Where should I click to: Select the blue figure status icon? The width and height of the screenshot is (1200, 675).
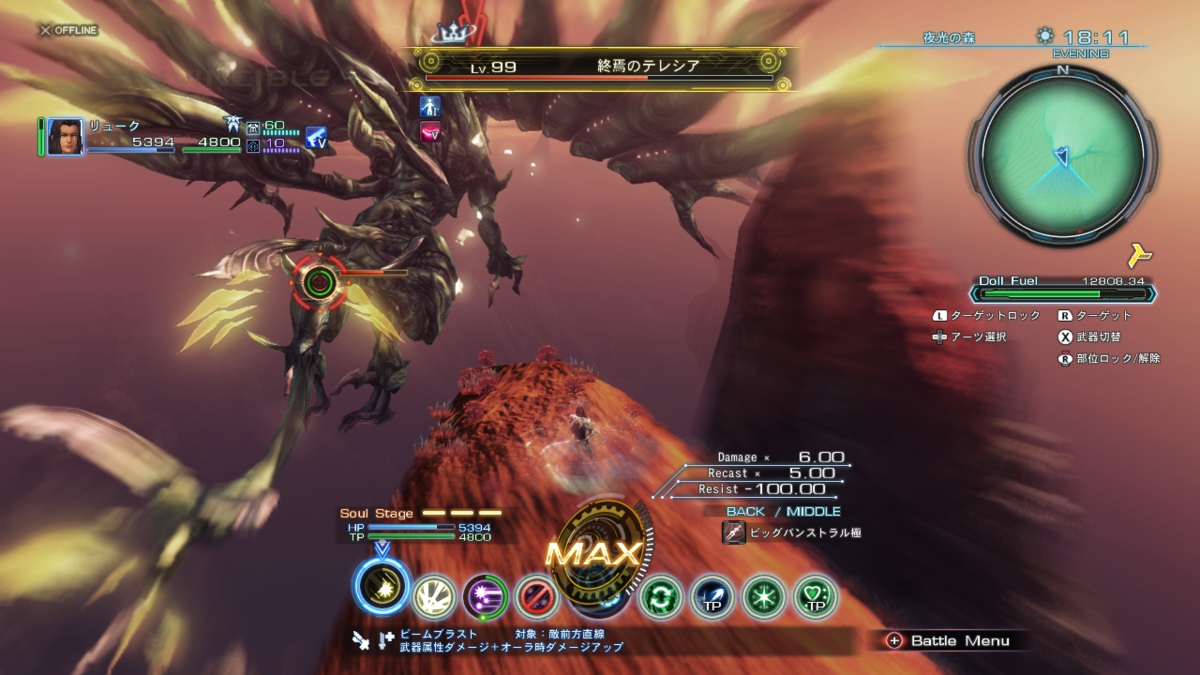431,106
